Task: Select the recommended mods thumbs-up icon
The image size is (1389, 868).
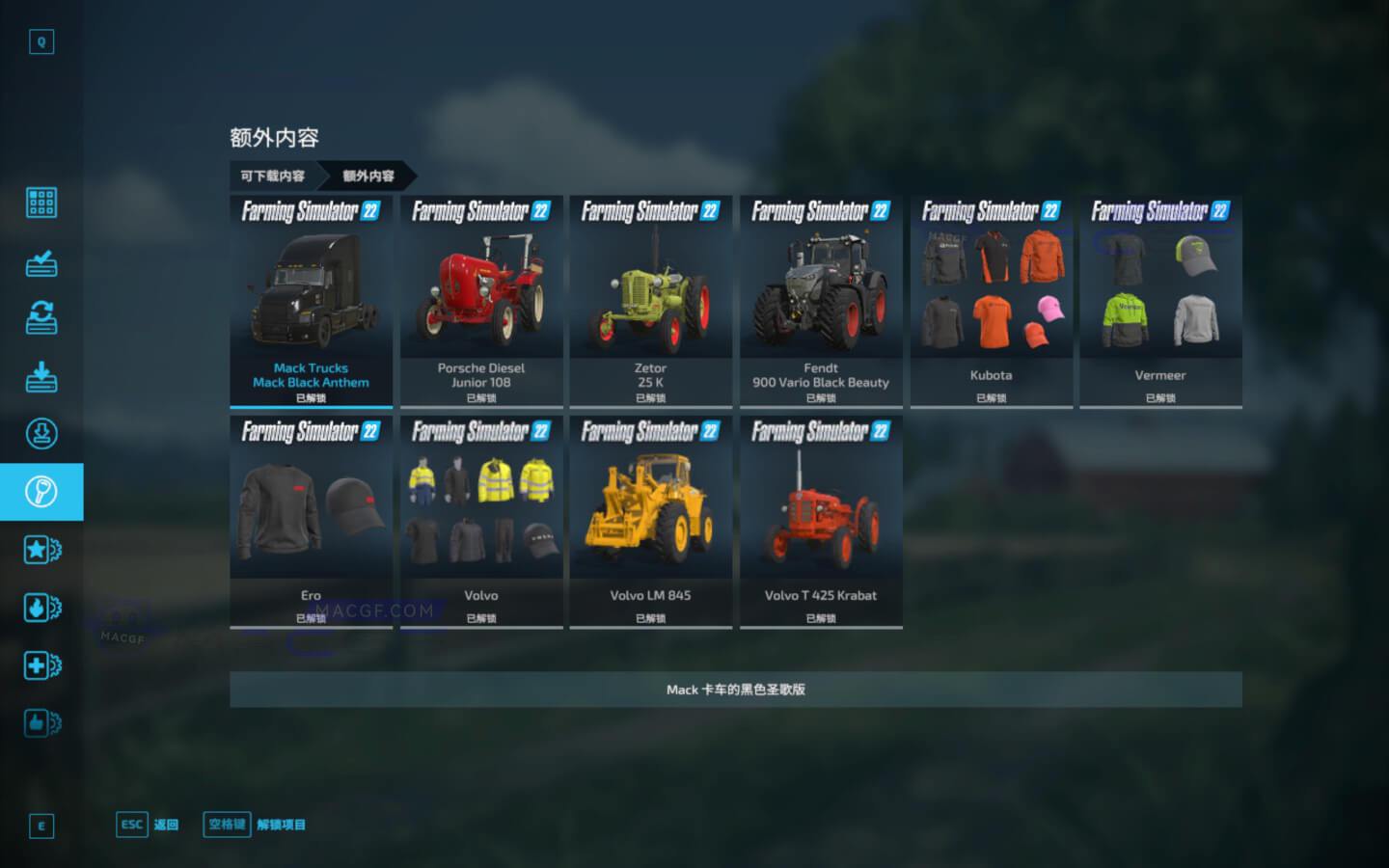Action: (41, 723)
